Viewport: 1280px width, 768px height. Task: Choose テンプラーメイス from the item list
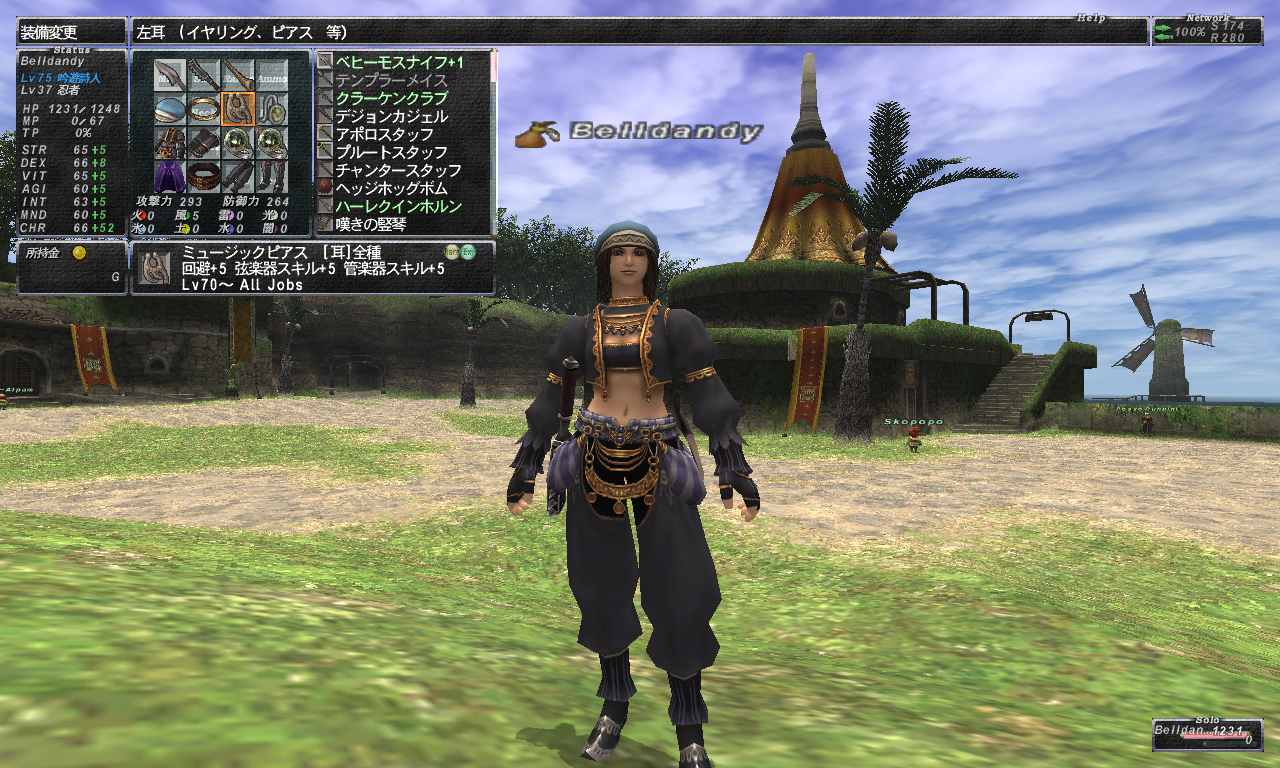tap(391, 81)
